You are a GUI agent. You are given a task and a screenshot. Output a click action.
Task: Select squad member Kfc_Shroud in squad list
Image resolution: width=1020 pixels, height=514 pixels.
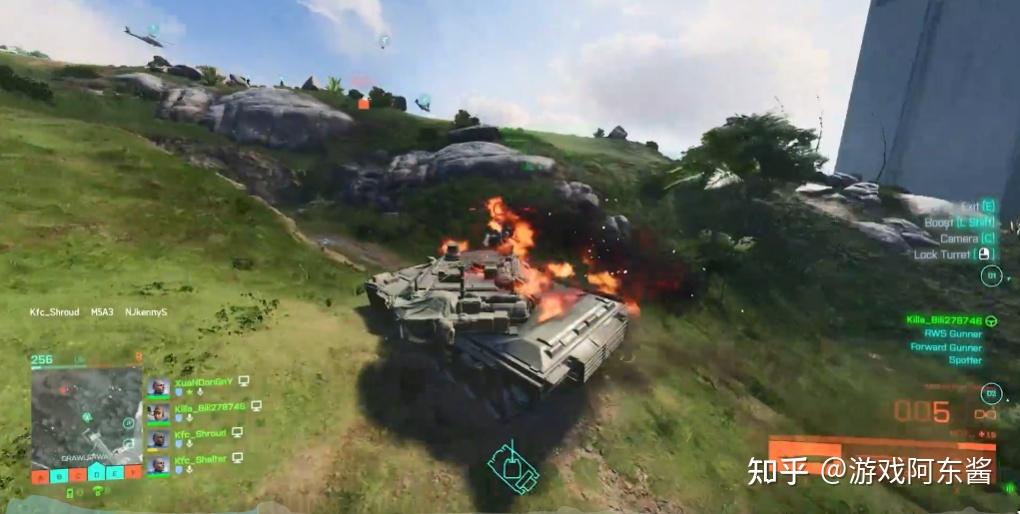(x=200, y=434)
